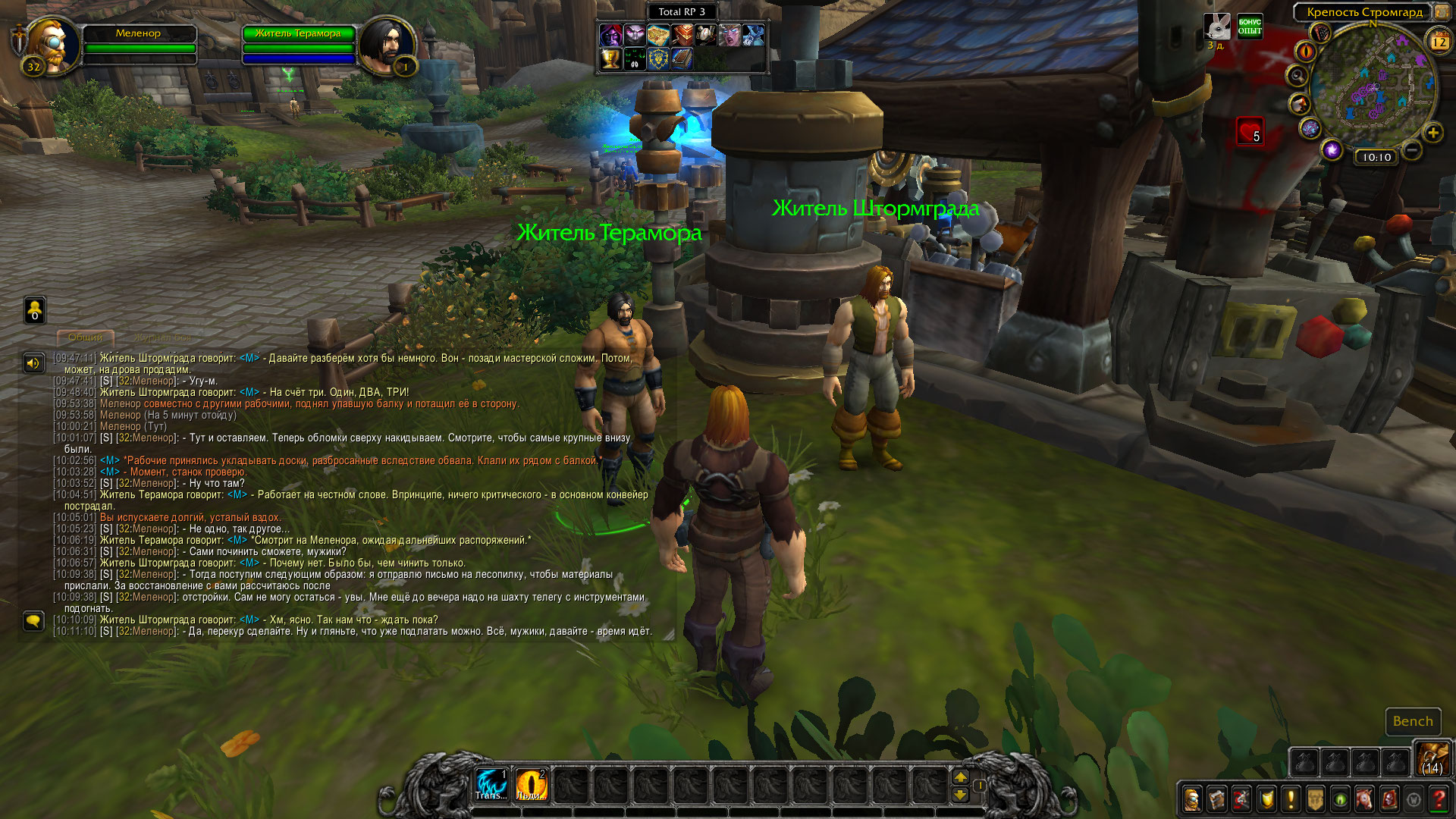Screen dimensions: 1456x819
Task: Open the mounts collection horse icon
Action: [x=1364, y=799]
